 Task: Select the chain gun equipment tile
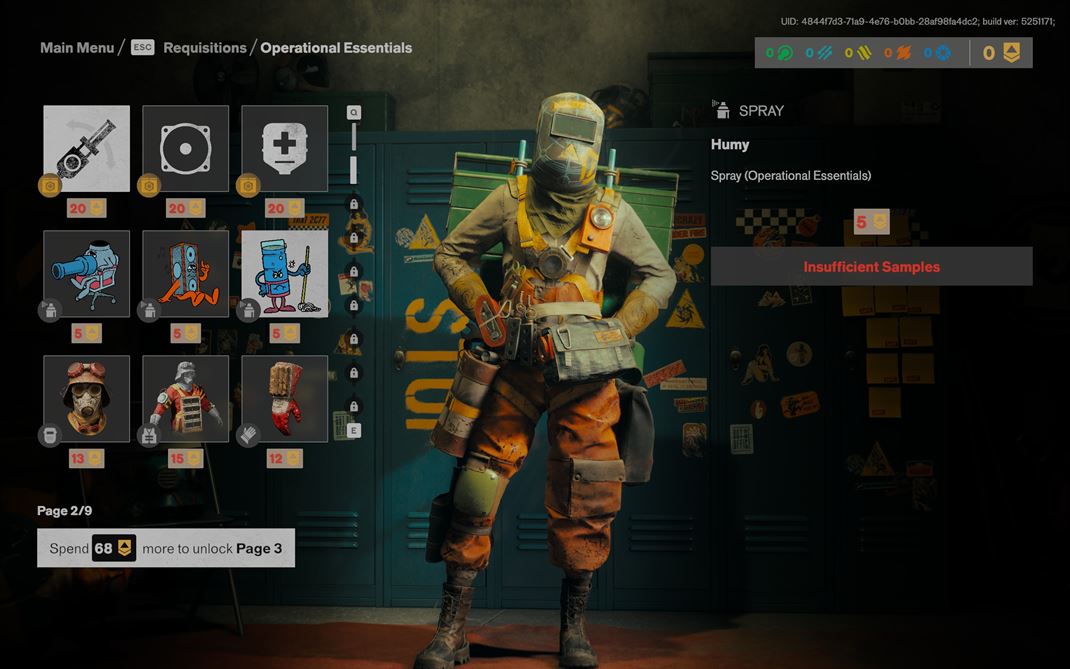pyautogui.click(x=87, y=148)
